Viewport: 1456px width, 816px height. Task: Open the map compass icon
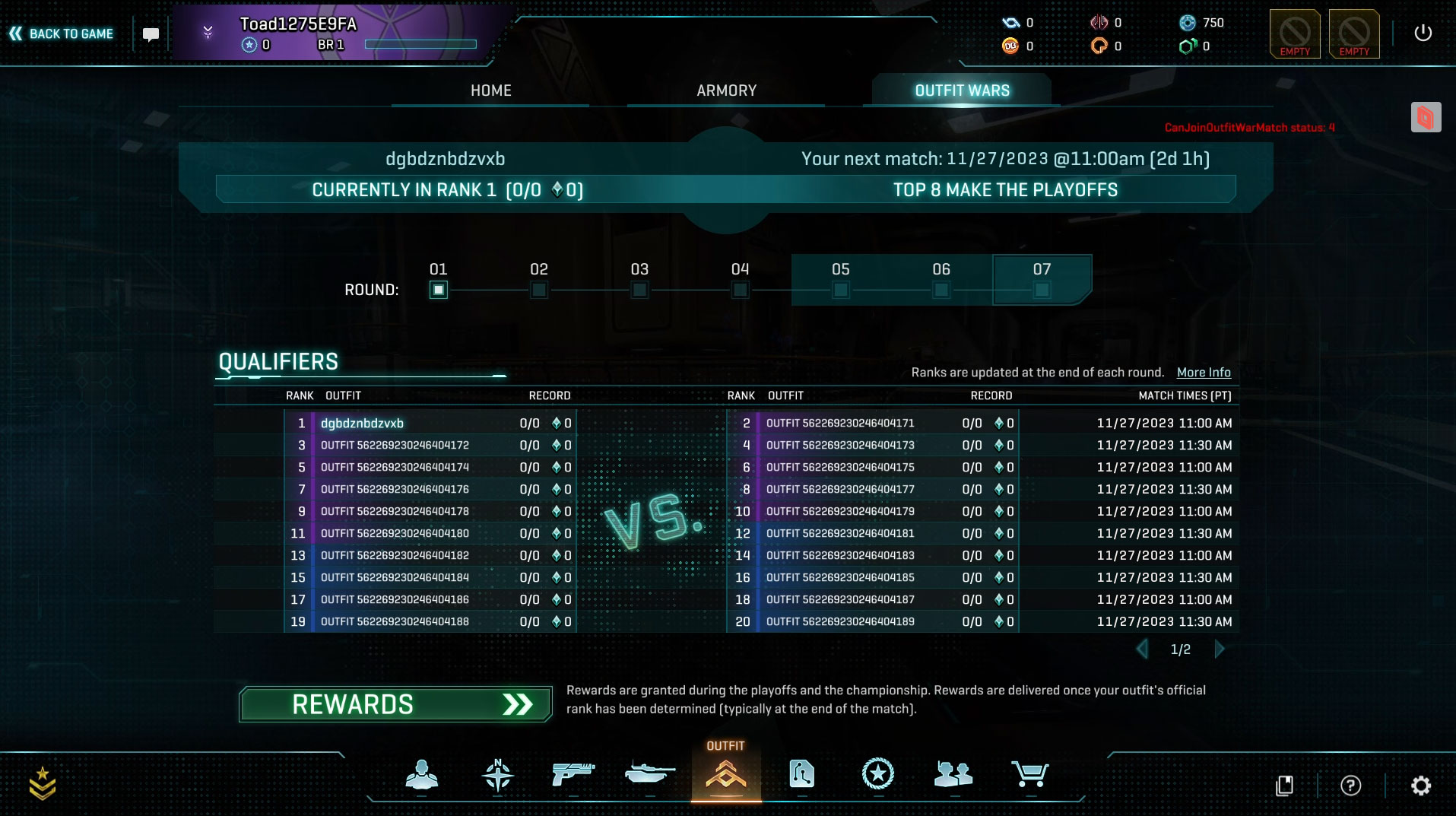click(498, 774)
